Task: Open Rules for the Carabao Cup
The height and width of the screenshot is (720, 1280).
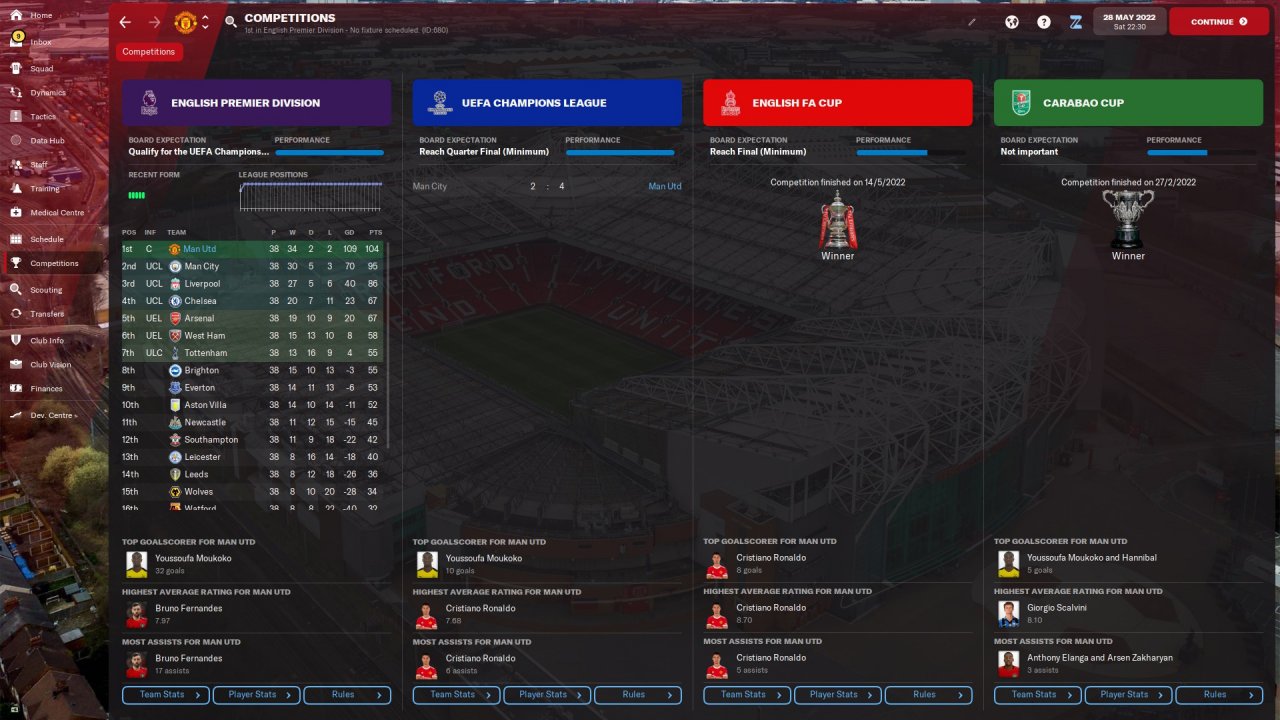Action: click(x=1219, y=695)
